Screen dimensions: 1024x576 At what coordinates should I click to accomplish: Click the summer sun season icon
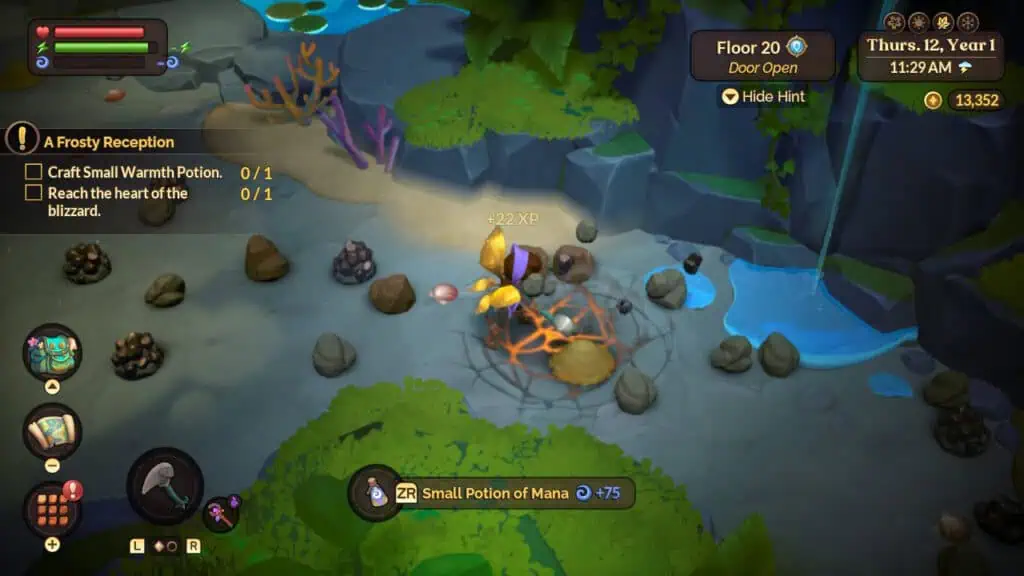pos(919,22)
